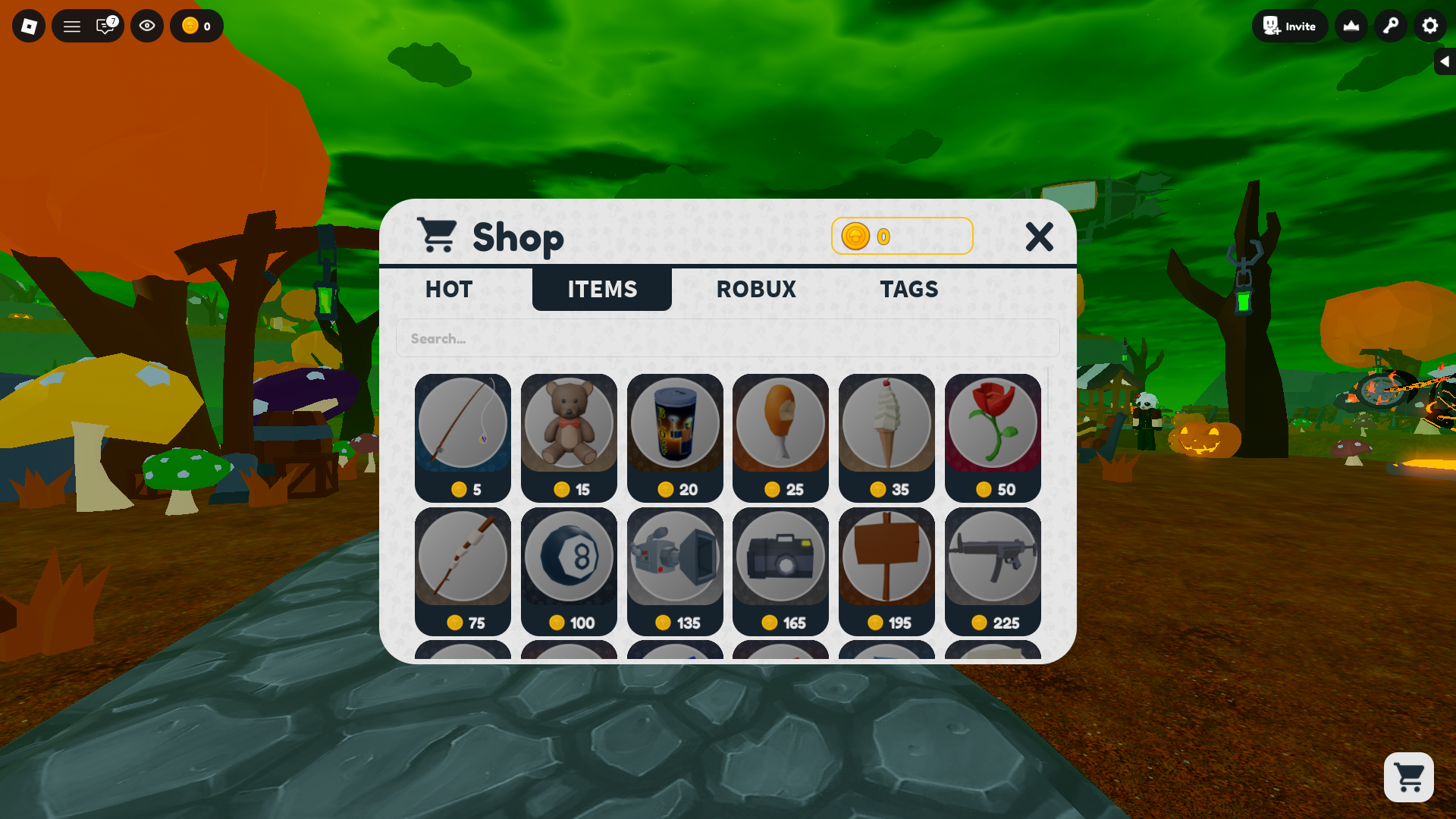This screenshot has width=1456, height=819.
Task: Select the eye spectate icon
Action: click(x=147, y=26)
